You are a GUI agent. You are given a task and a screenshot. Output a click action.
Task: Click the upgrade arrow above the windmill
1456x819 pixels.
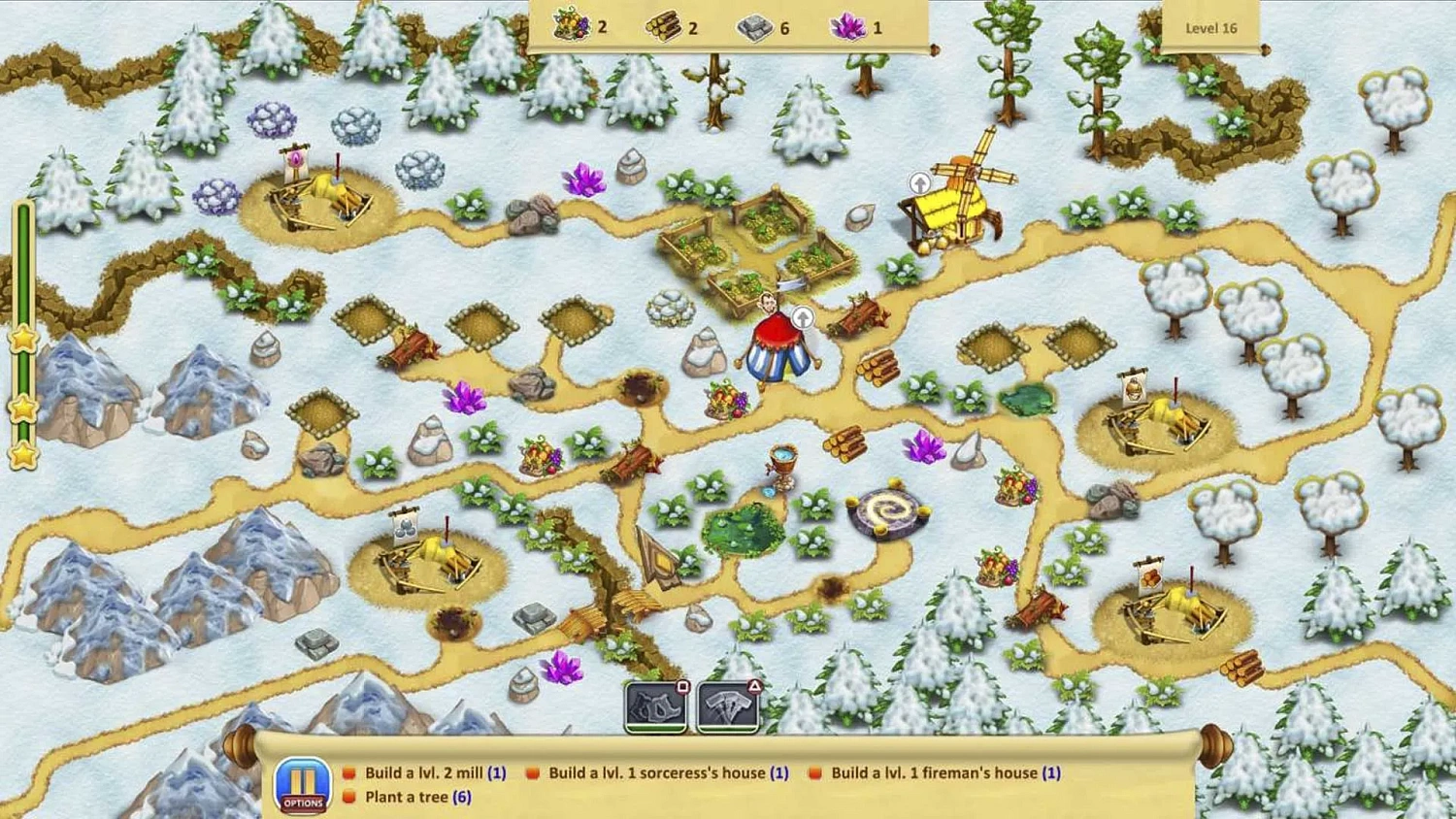click(x=919, y=182)
